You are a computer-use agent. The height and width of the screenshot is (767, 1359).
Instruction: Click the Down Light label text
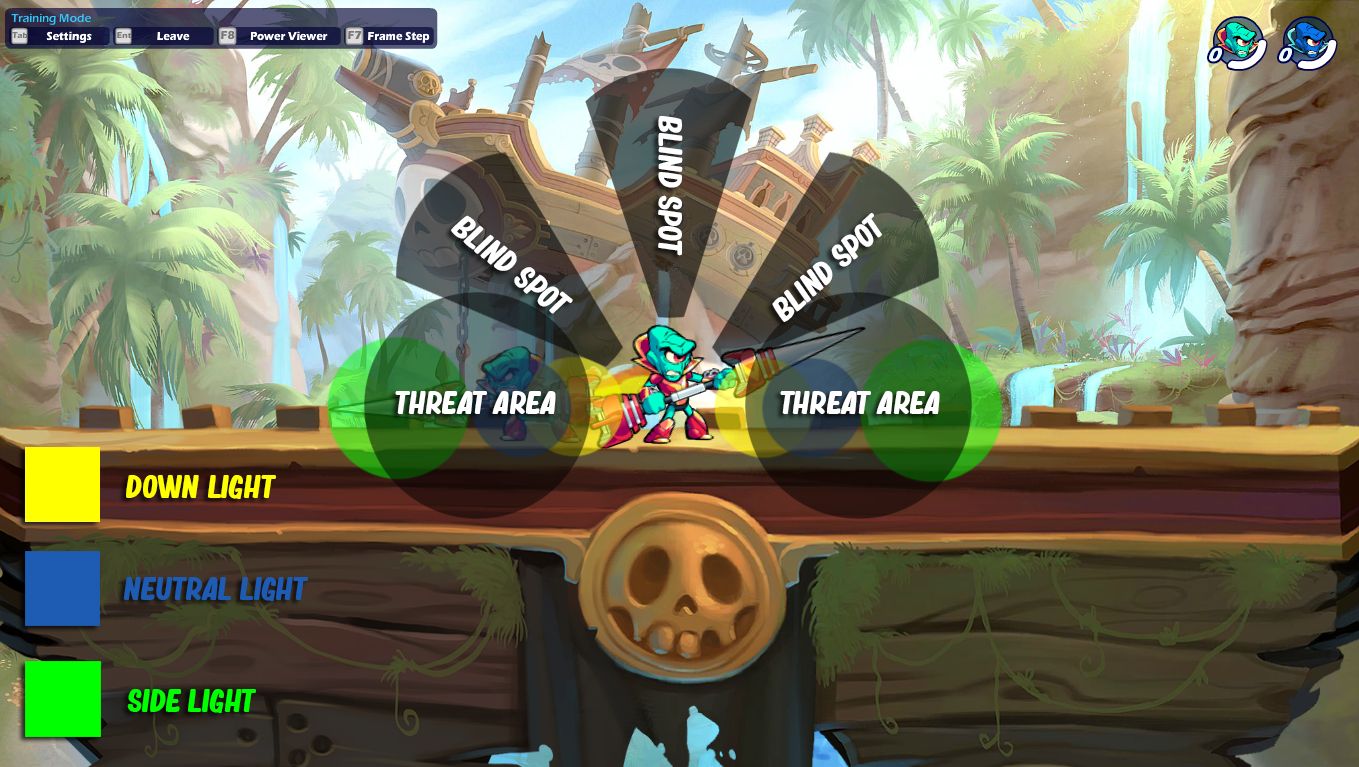pos(201,487)
